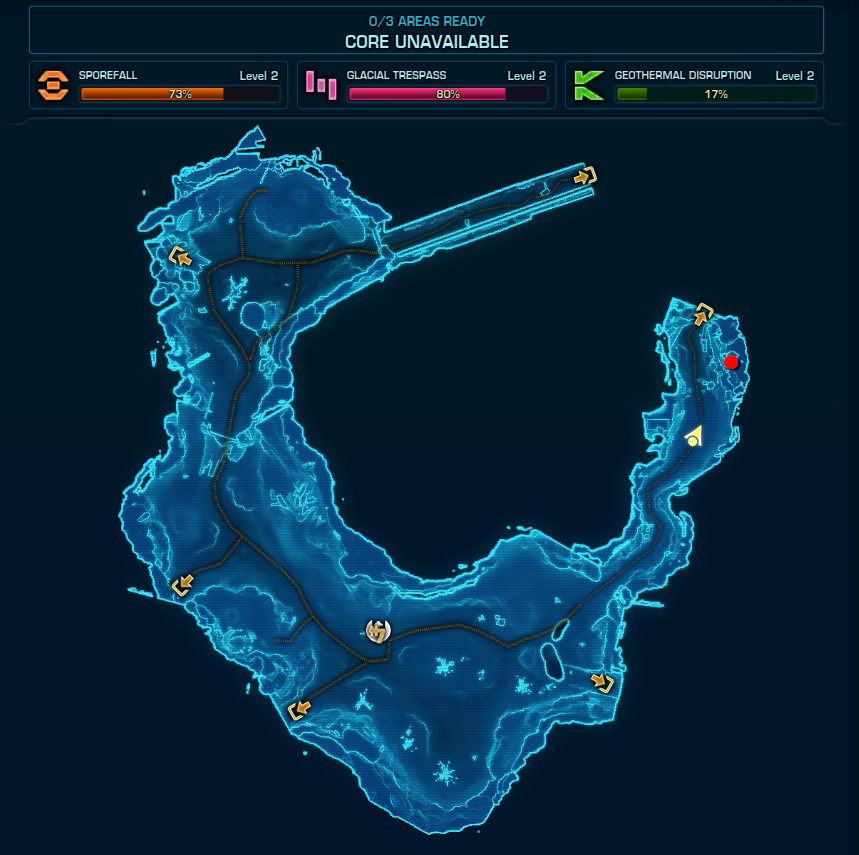859x855 pixels.
Task: Click the red dot map marker
Action: tap(731, 362)
